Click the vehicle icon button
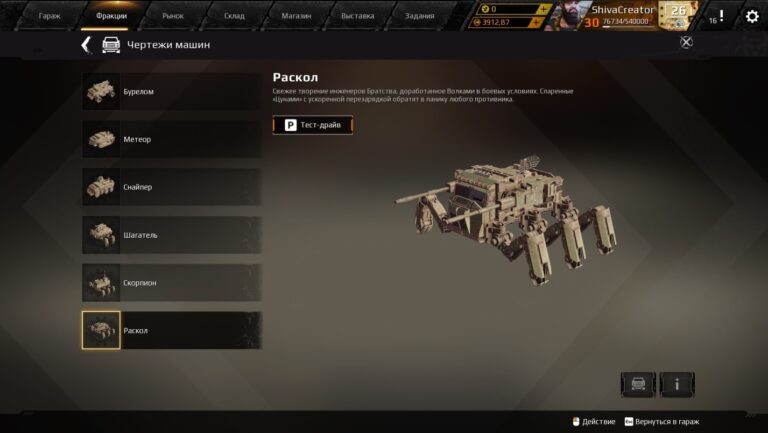 [x=638, y=384]
